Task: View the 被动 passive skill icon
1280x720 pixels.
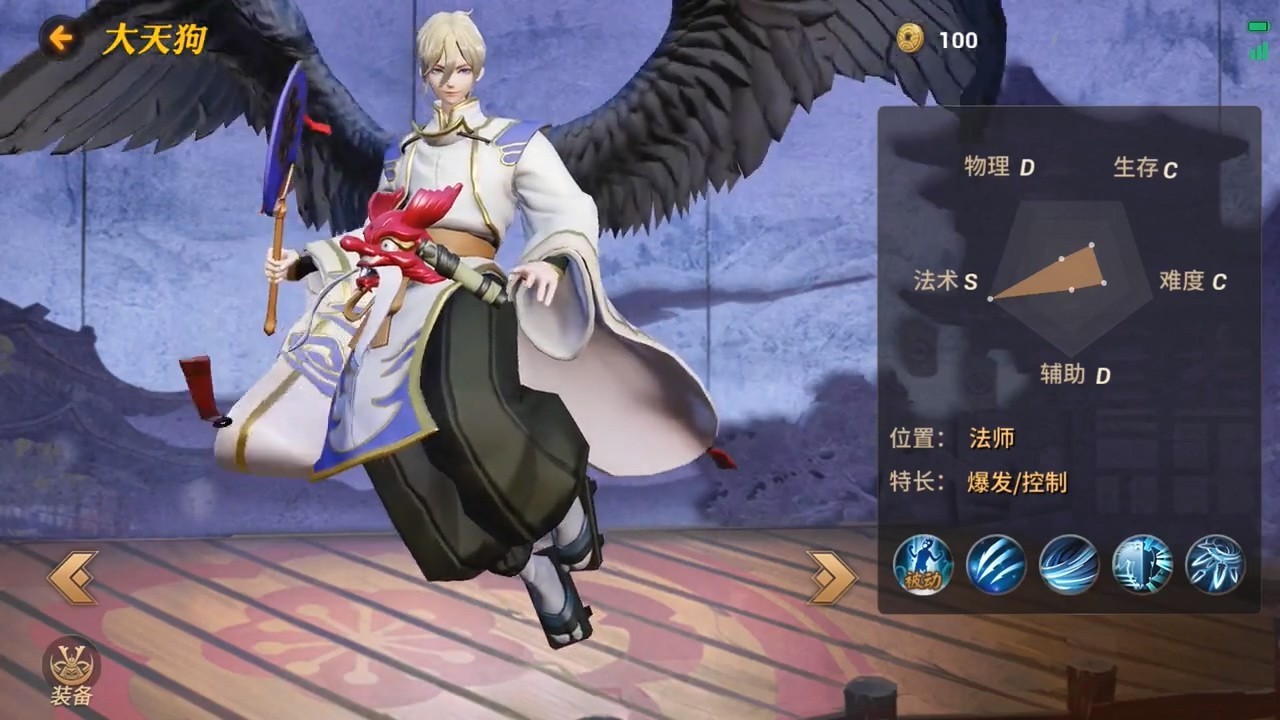Action: 922,564
